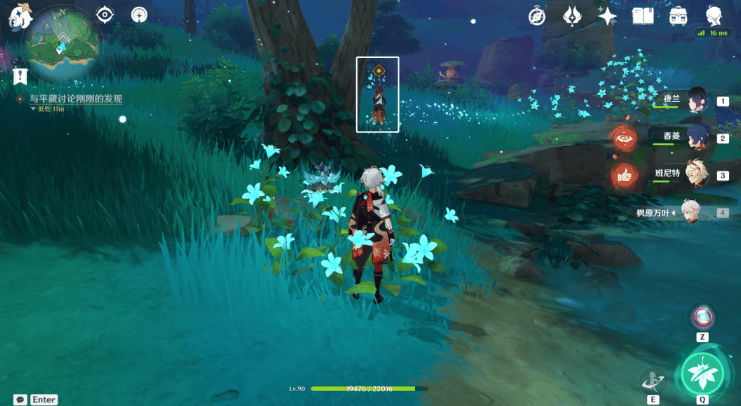Viewport: 741px width, 406px height.
Task: Open the circular minimap
Action: tap(63, 47)
